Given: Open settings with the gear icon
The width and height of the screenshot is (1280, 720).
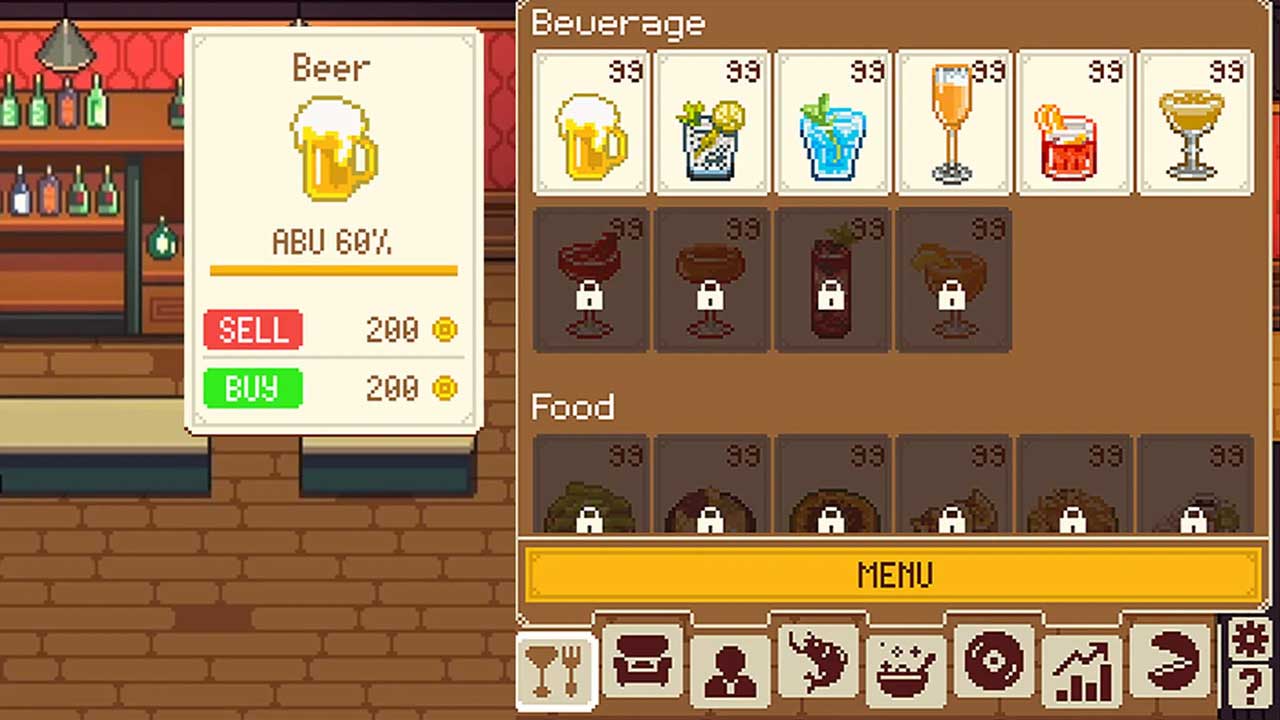Looking at the screenshot, I should point(1250,638).
